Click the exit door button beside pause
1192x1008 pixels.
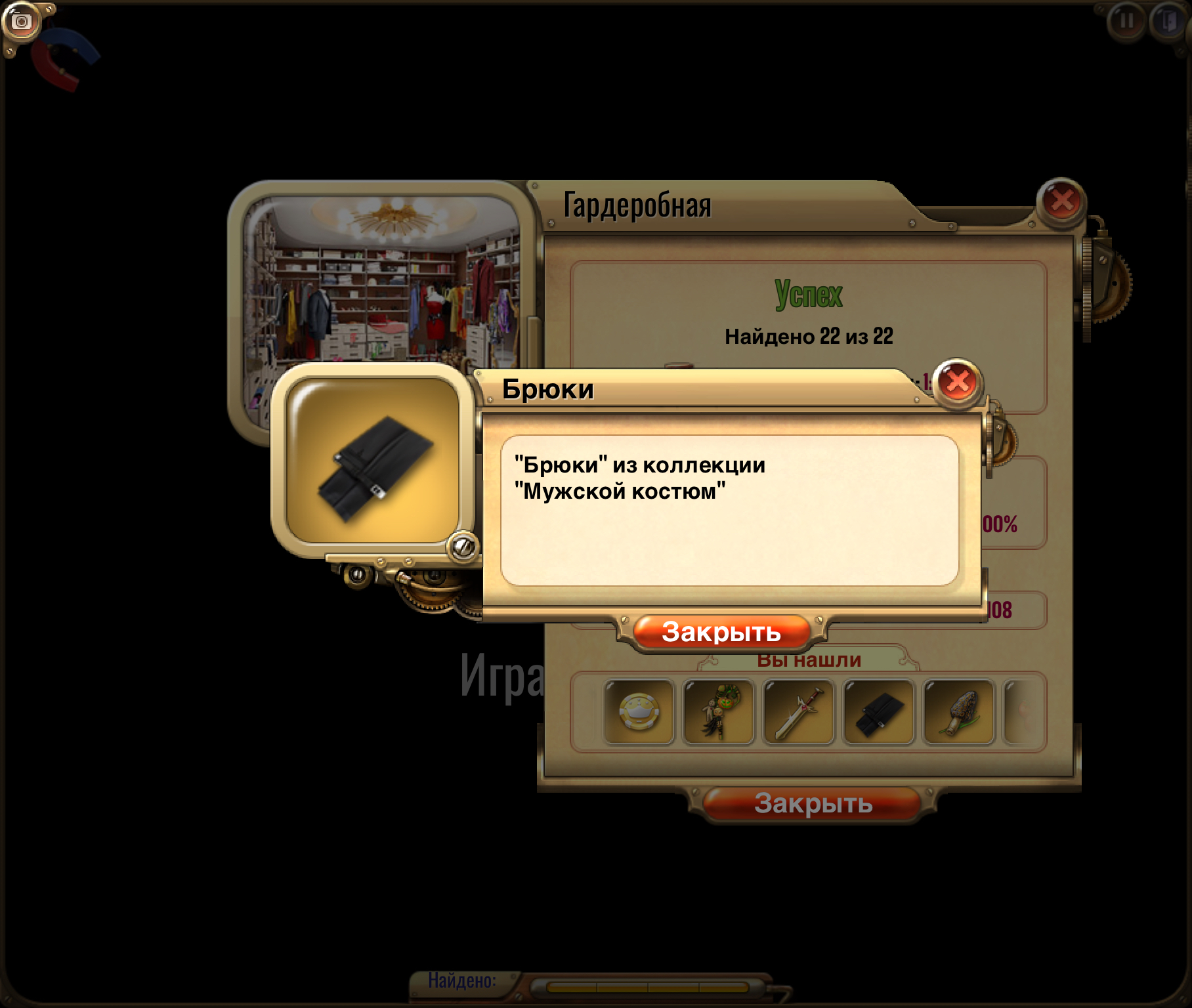(1169, 21)
